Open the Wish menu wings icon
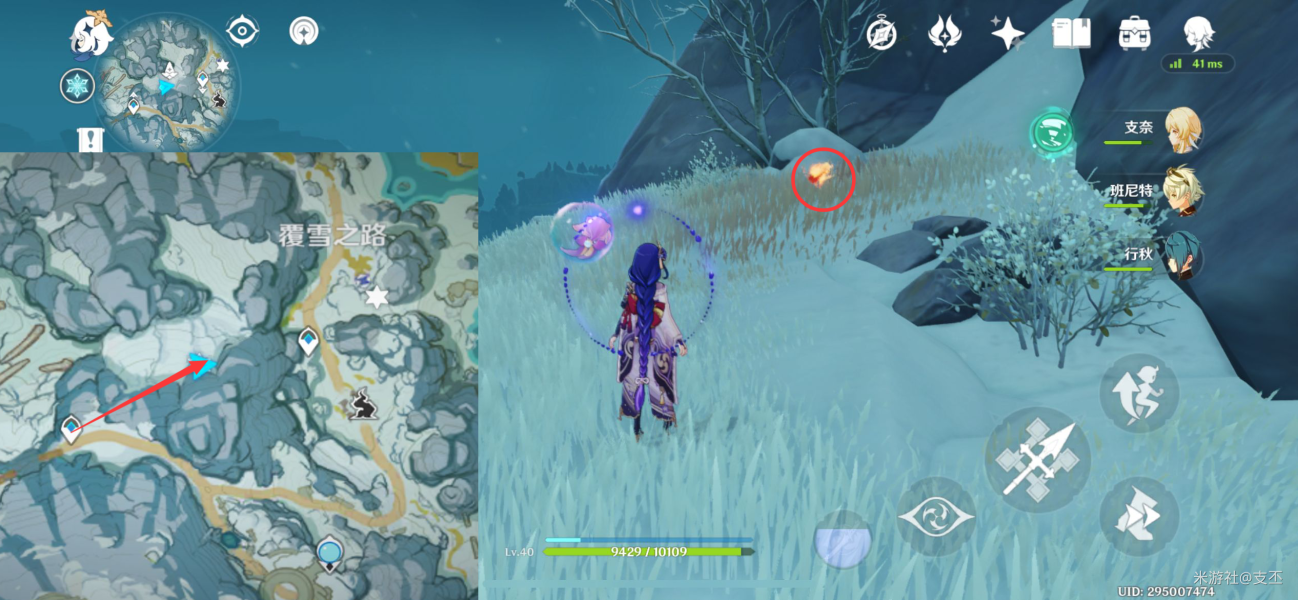Viewport: 1298px width, 600px height. (944, 34)
